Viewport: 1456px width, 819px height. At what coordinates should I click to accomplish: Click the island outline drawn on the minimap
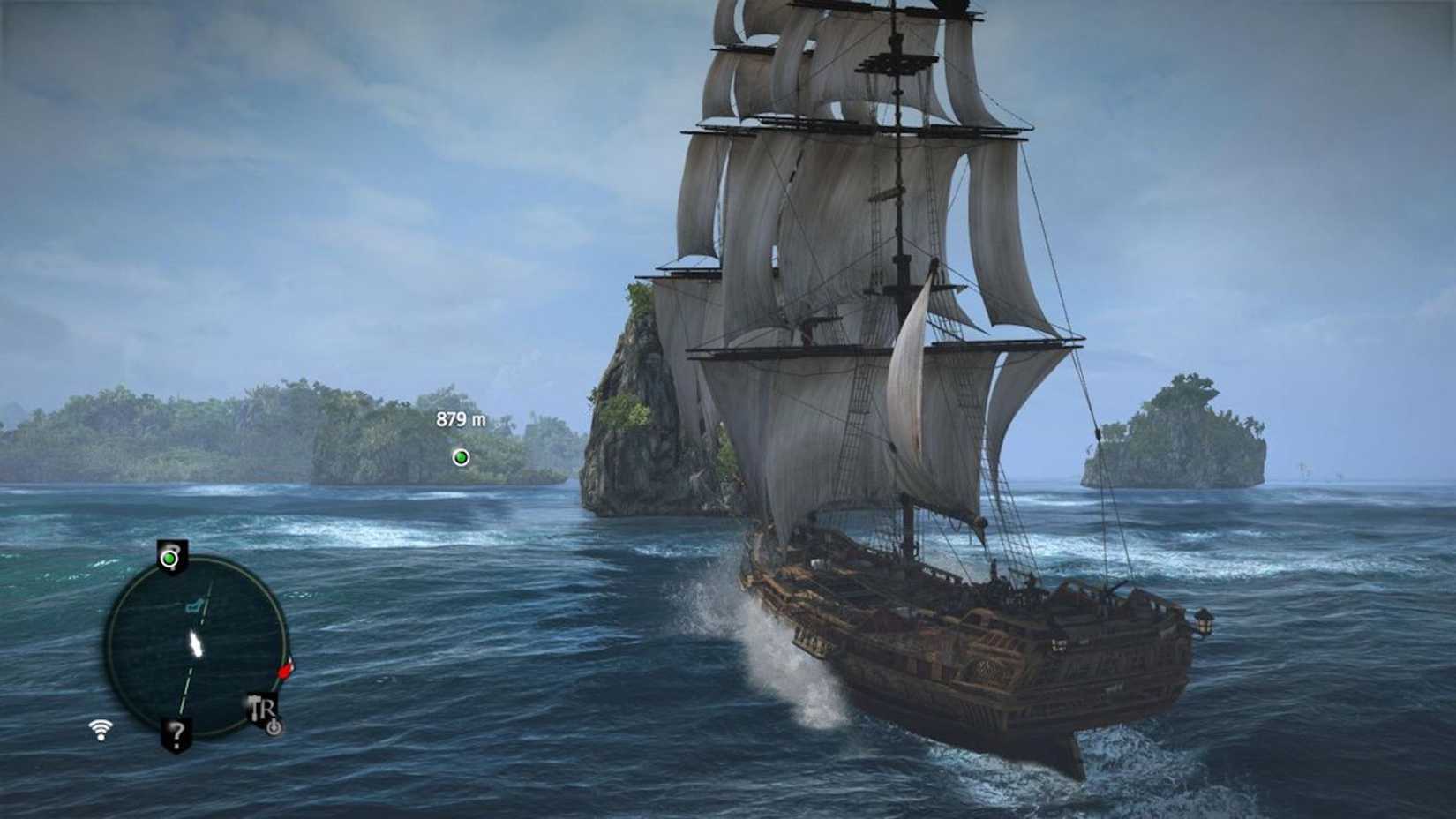(195, 605)
